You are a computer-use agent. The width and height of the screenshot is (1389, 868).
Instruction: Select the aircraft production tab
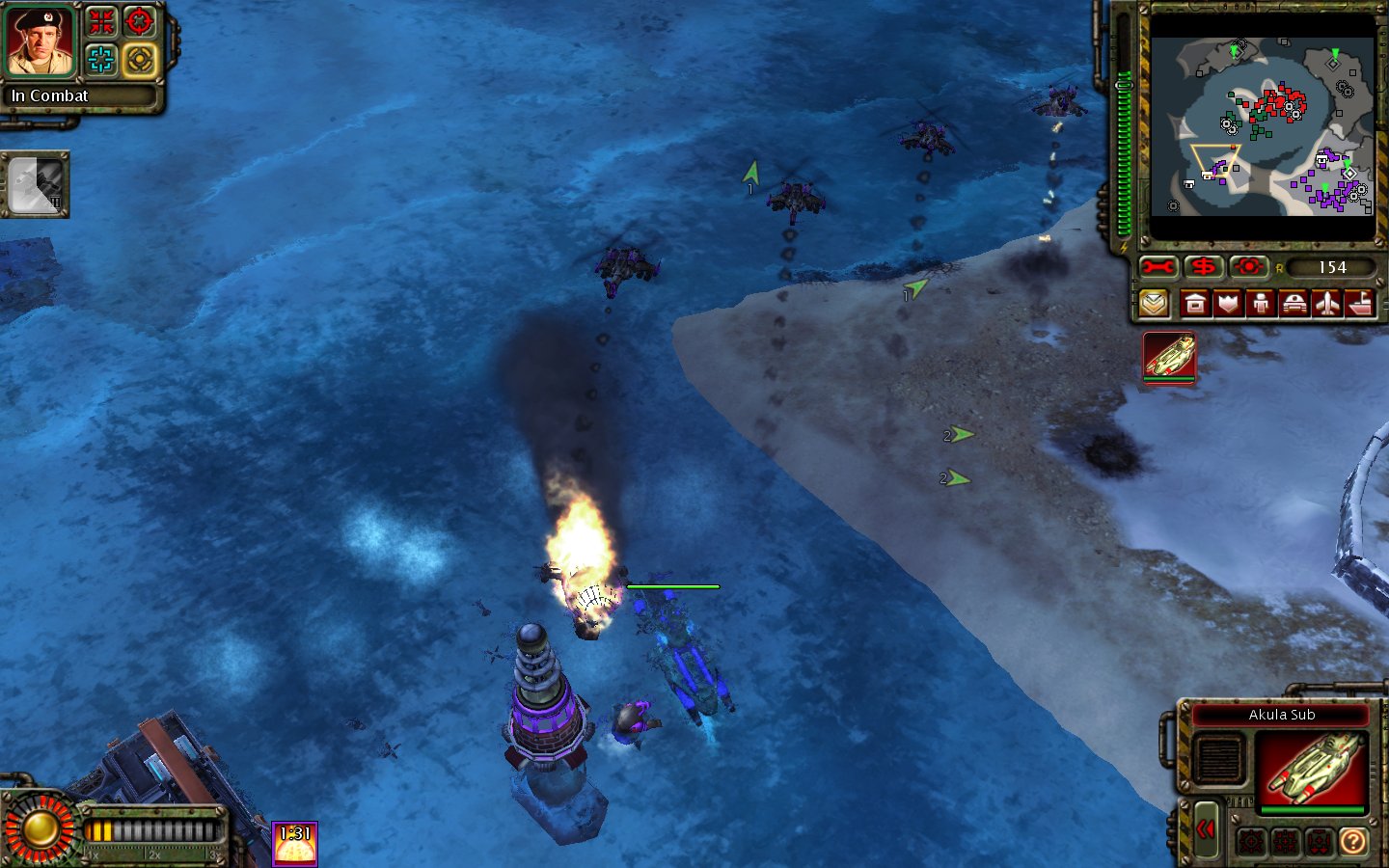(x=1327, y=305)
